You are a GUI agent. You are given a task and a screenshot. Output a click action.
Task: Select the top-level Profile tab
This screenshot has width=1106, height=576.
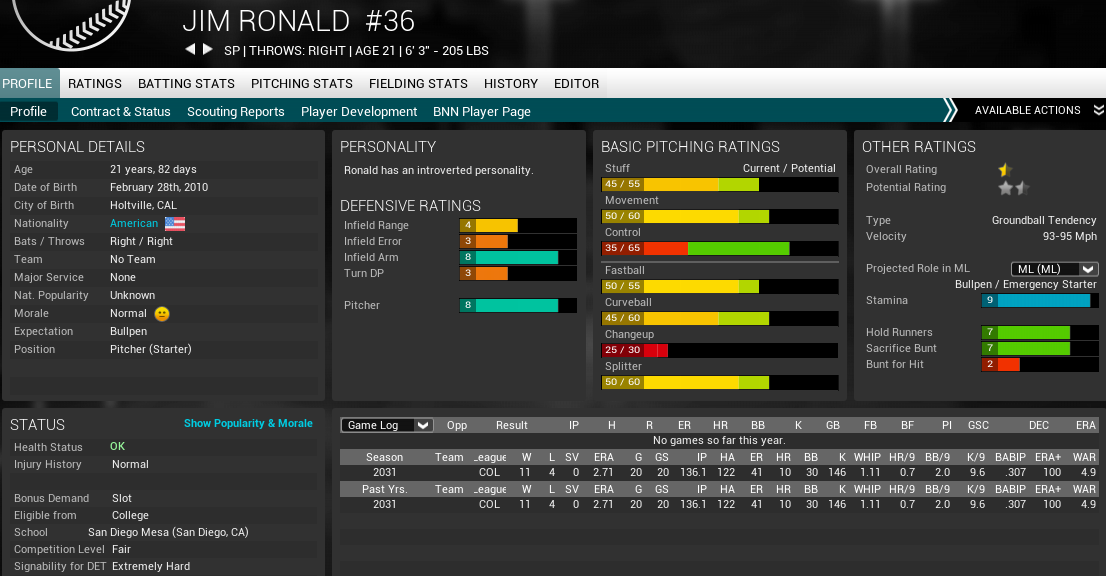click(28, 84)
